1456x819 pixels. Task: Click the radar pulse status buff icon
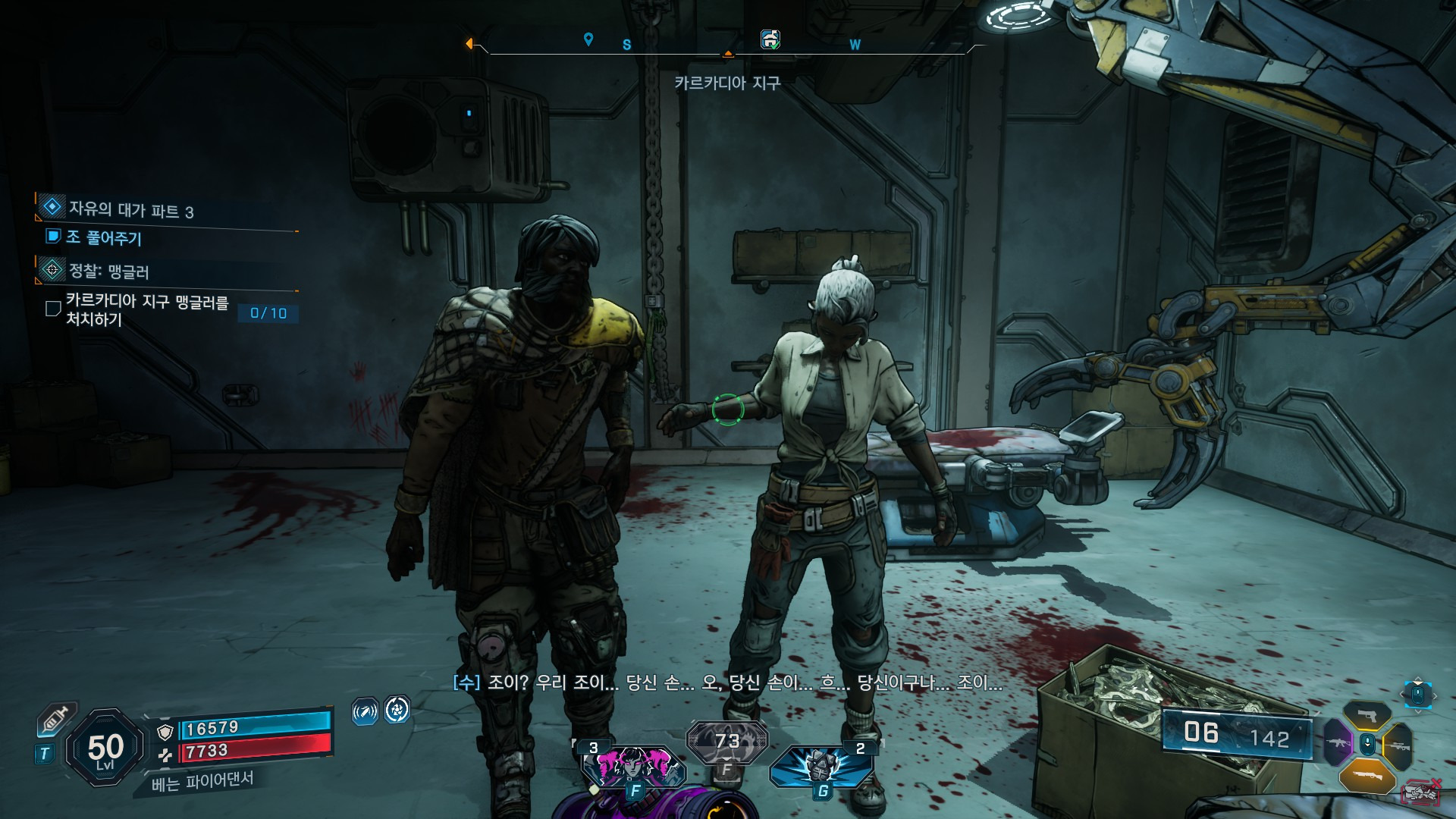(365, 711)
